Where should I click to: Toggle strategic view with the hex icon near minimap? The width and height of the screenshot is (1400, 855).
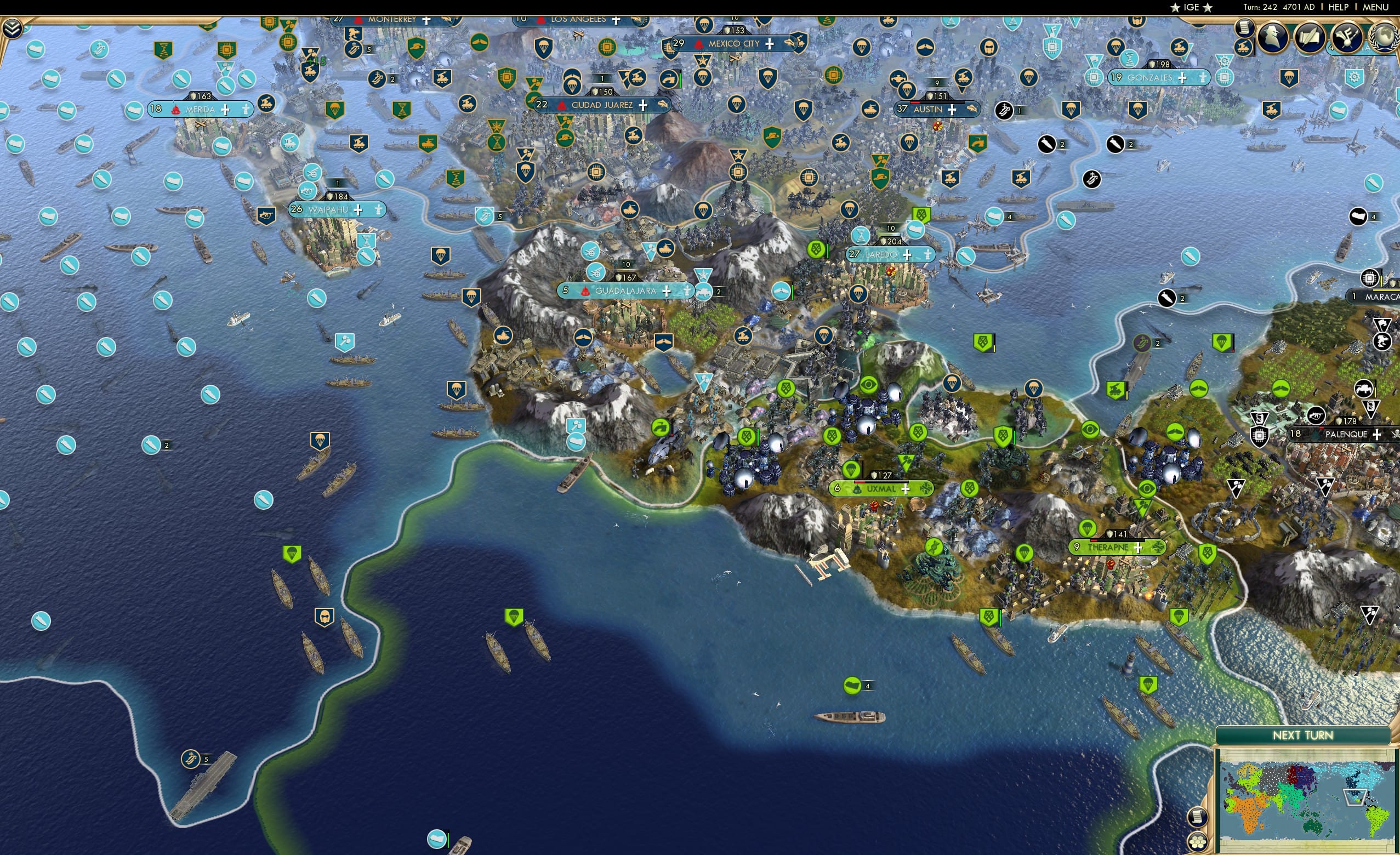click(1198, 845)
